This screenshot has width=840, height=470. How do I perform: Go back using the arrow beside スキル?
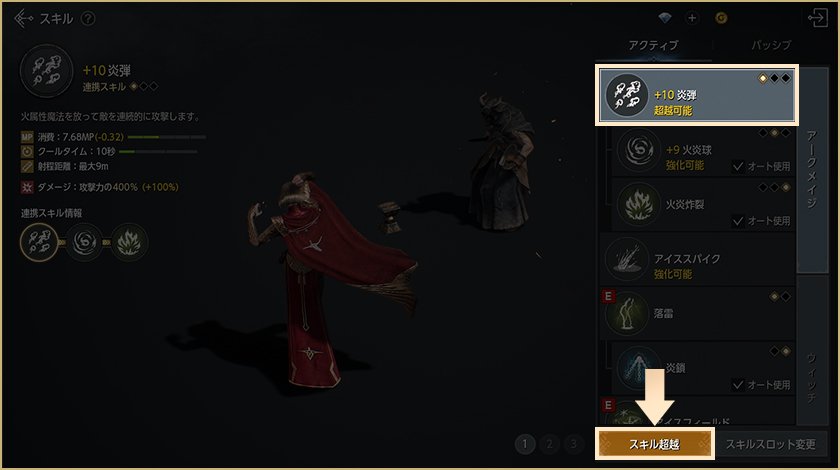(x=23, y=19)
